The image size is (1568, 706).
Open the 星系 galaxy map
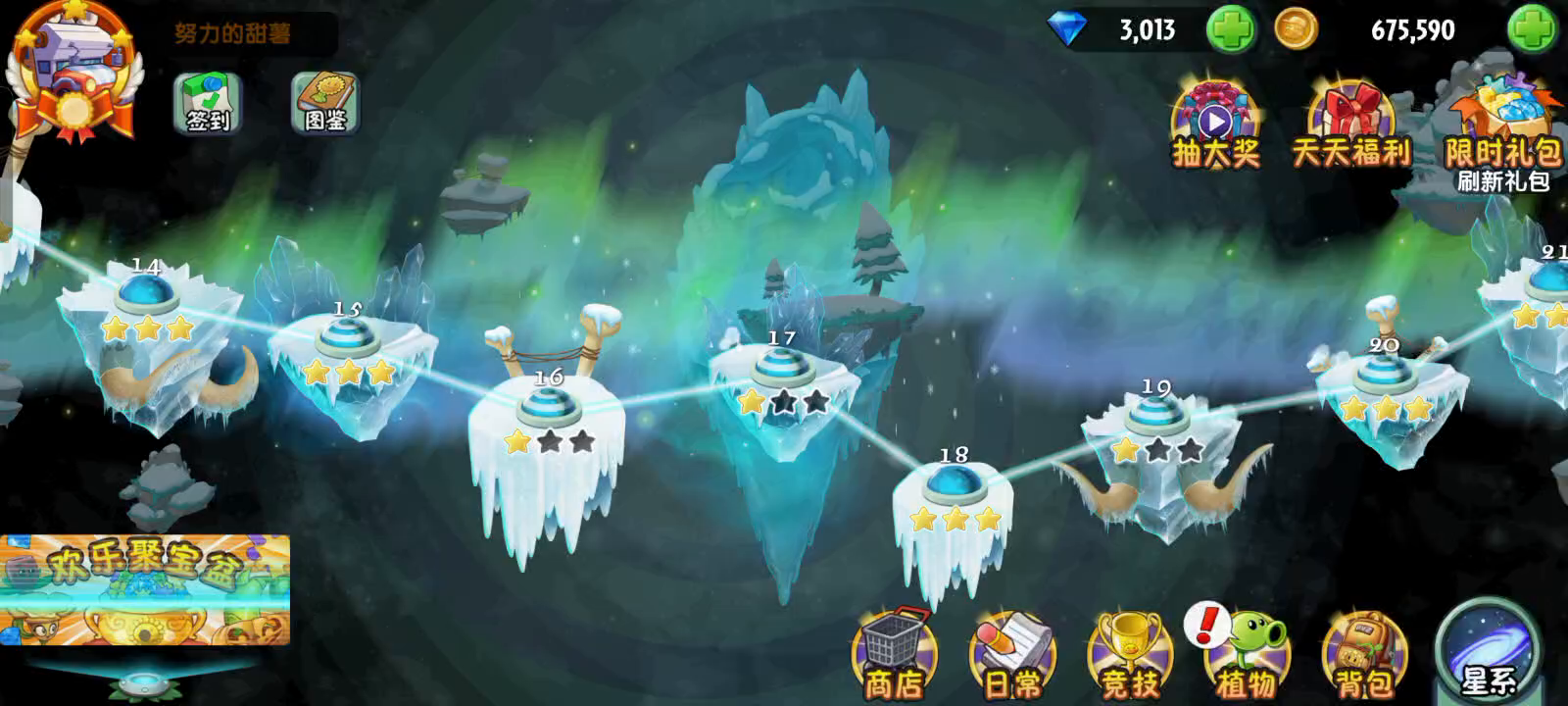1488,652
